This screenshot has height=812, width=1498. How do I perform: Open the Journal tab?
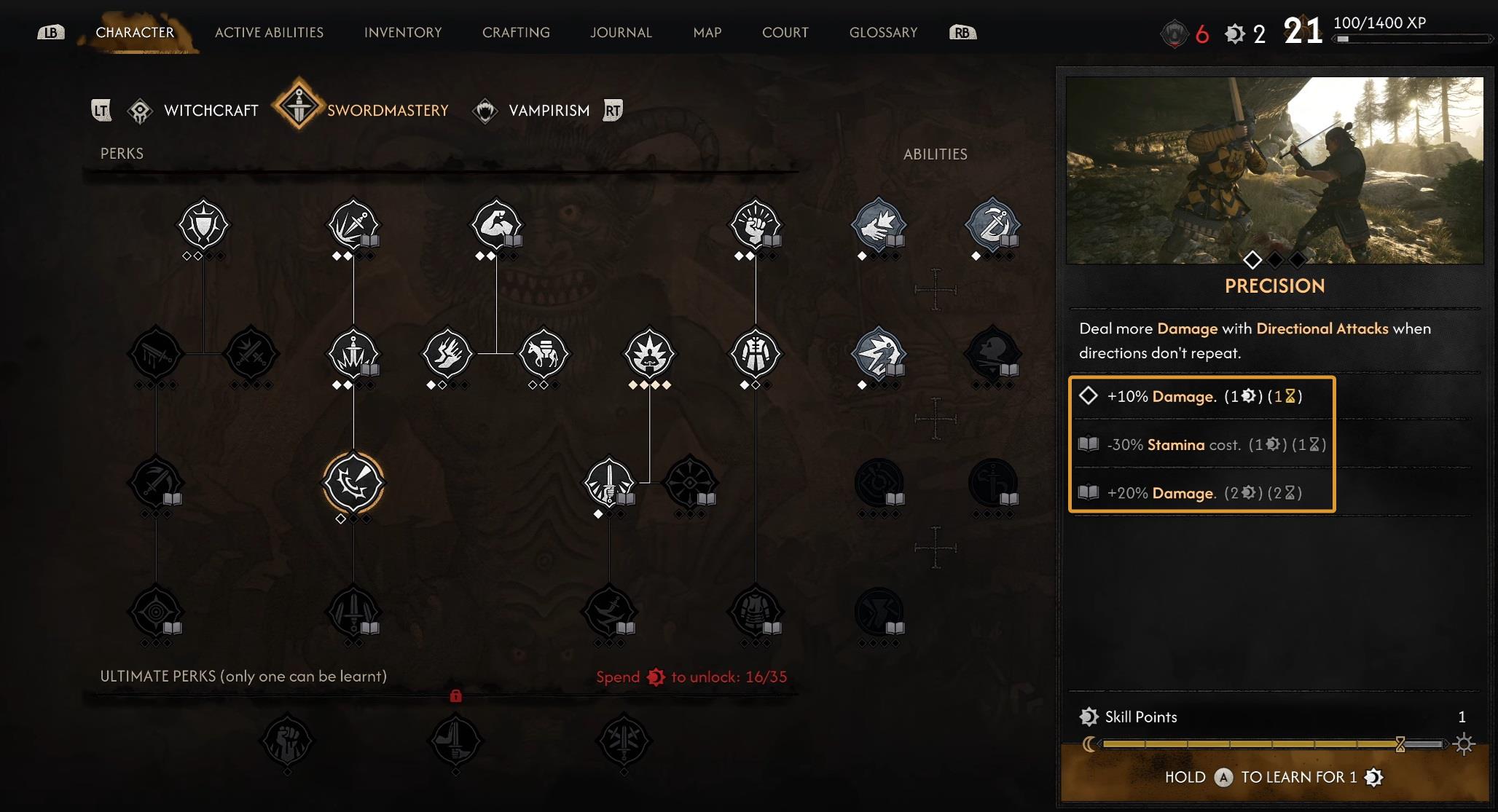[x=621, y=33]
